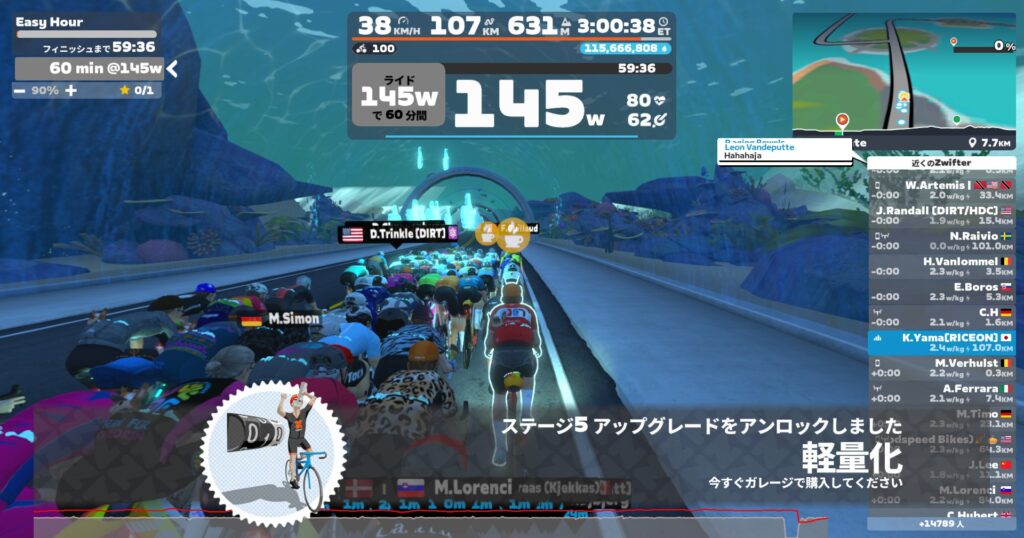
Task: Choose J.Randall [DIRT/HDC] from the rider list
Action: pyautogui.click(x=941, y=215)
